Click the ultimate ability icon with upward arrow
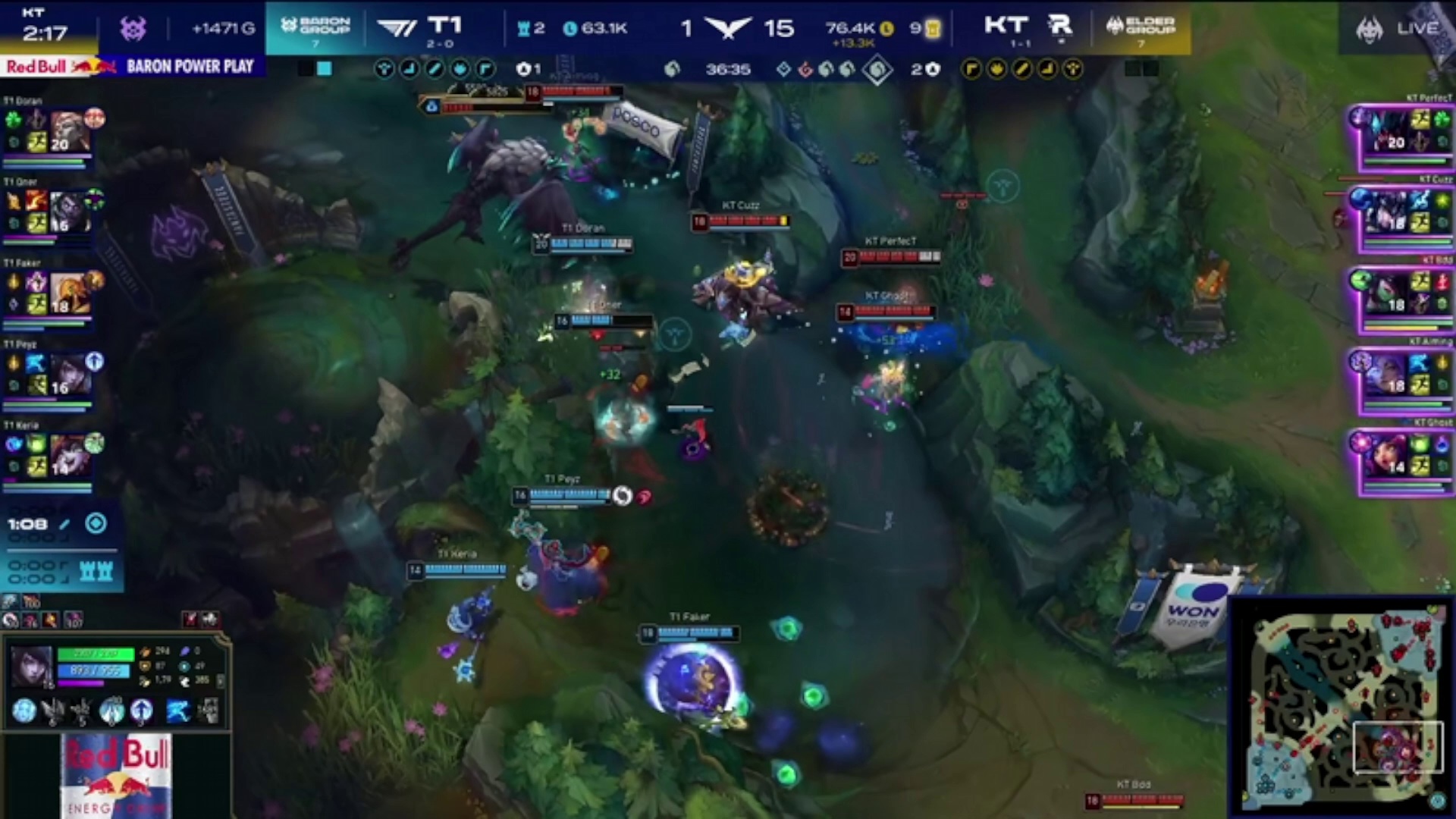 (x=142, y=711)
